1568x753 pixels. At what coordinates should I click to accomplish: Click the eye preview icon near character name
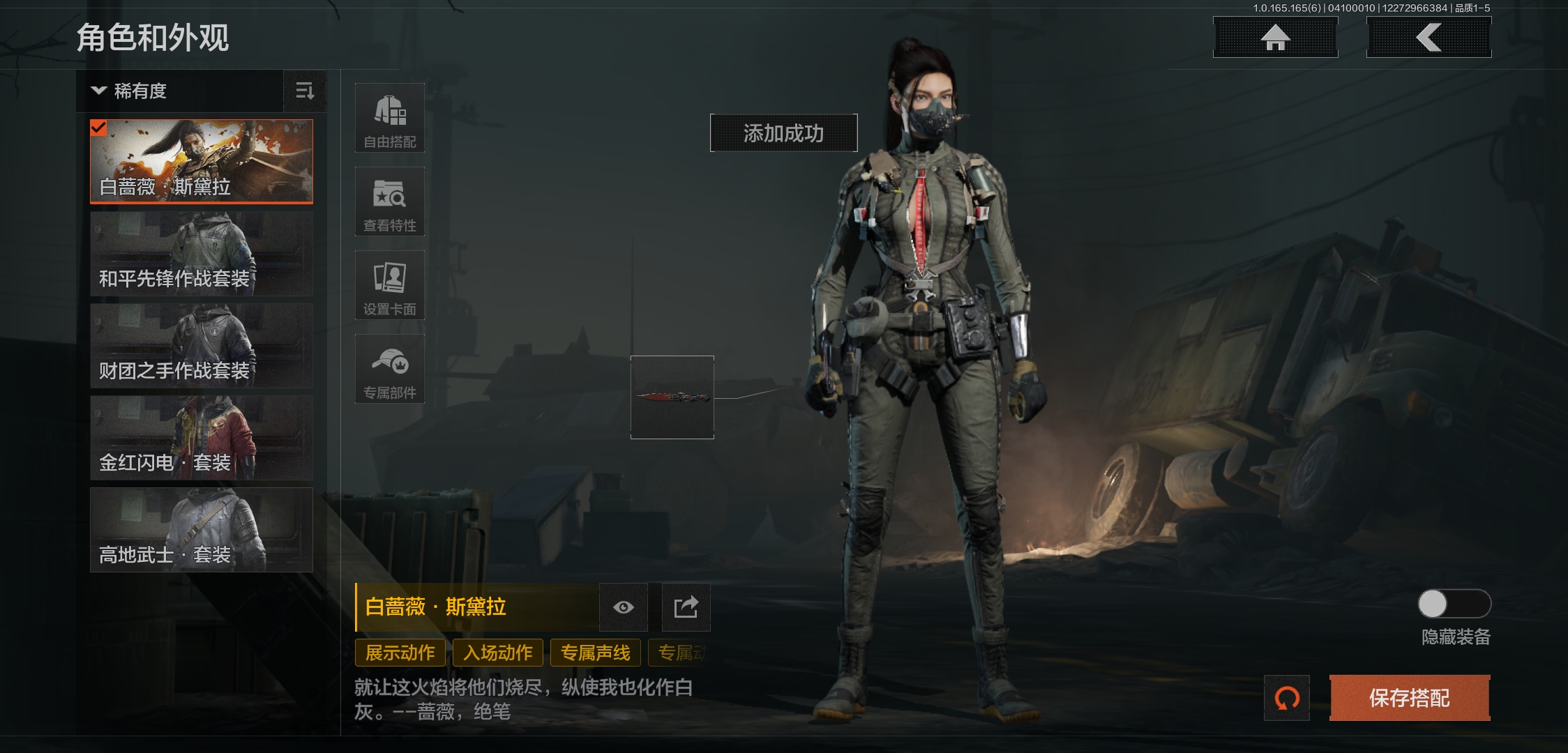(623, 607)
